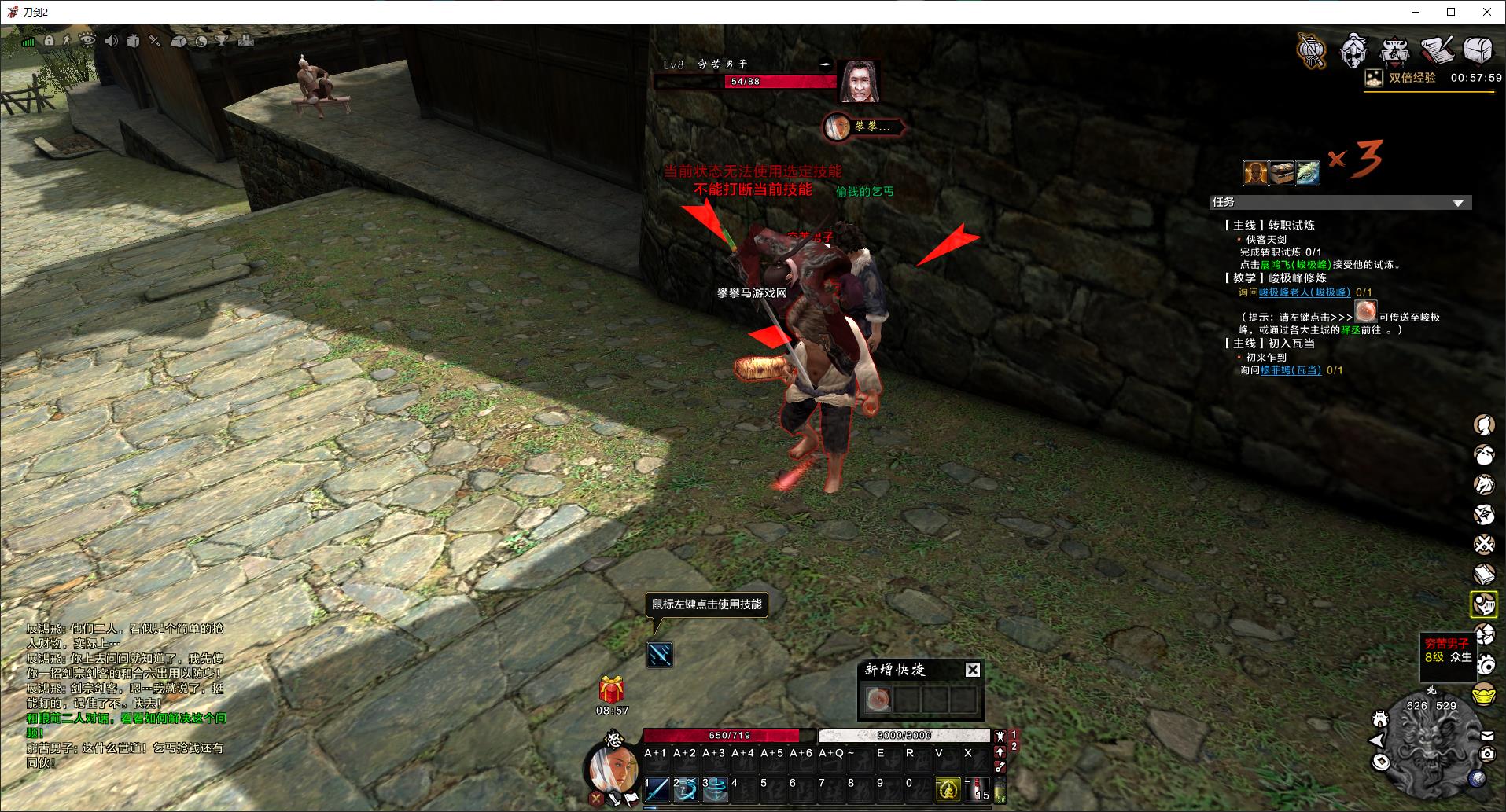Follow the 展鸿飞(峻极峰) quest link
This screenshot has height=812, width=1506.
pos(1295,265)
